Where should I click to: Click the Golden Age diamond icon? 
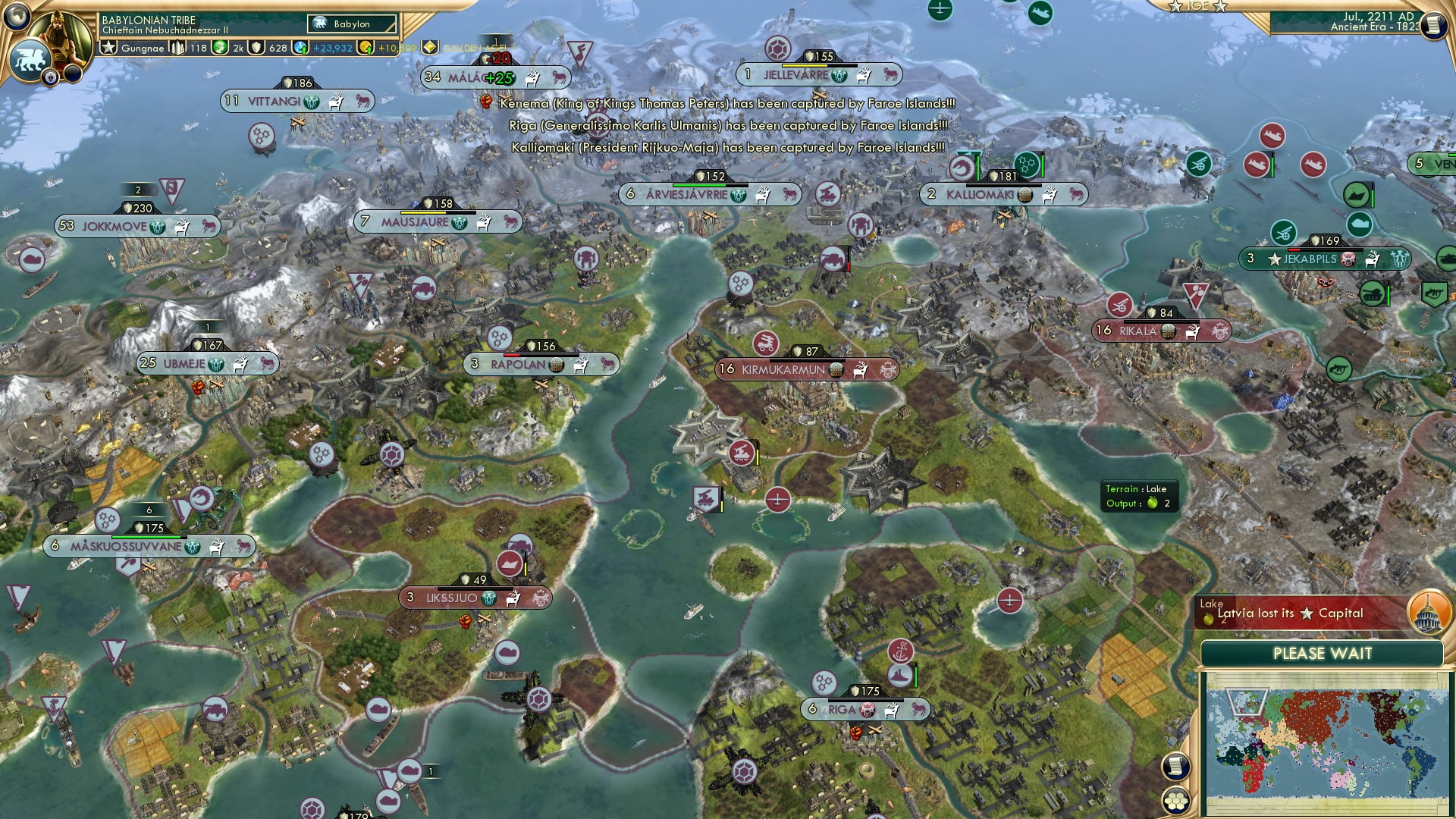click(429, 47)
